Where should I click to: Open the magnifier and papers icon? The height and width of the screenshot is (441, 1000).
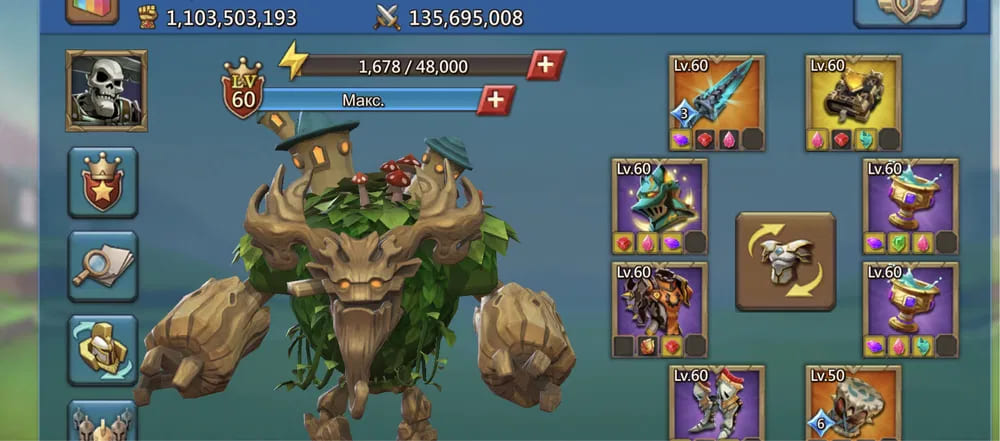click(x=103, y=266)
